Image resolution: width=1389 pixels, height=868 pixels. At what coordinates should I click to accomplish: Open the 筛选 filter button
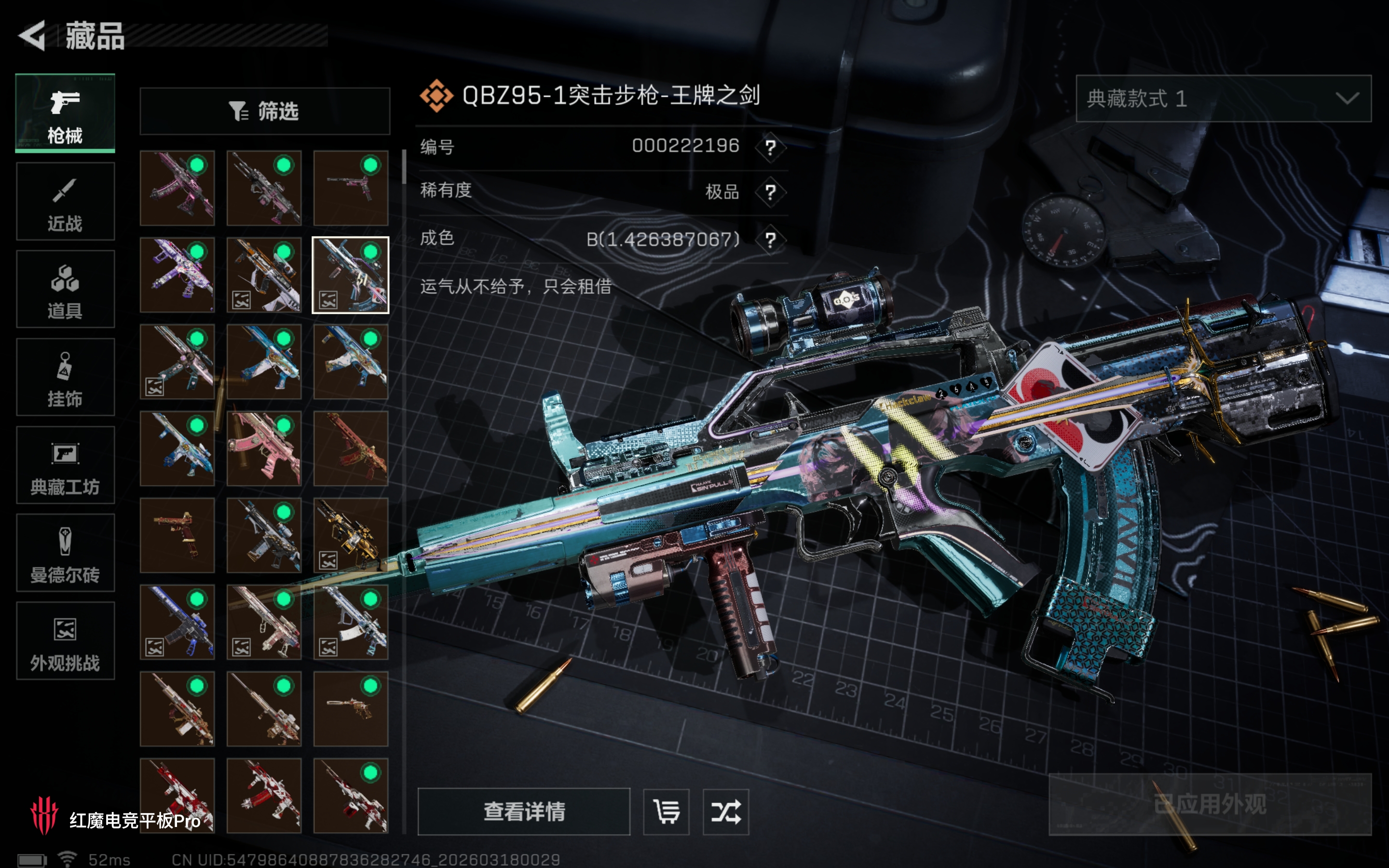tap(265, 111)
